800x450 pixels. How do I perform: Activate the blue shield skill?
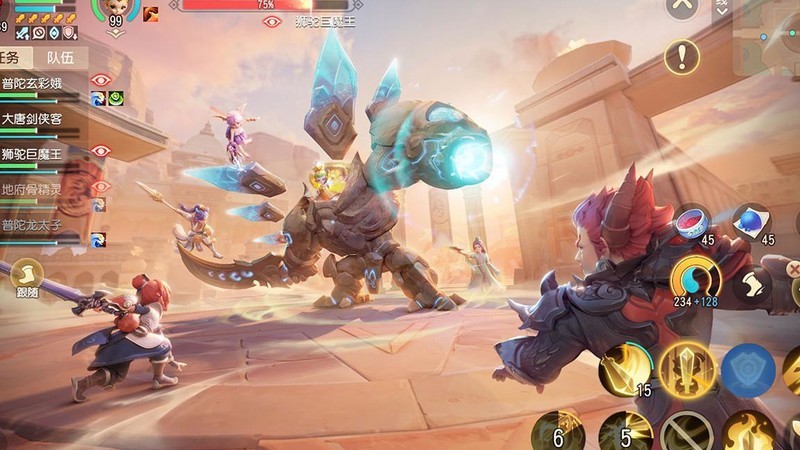tap(748, 369)
